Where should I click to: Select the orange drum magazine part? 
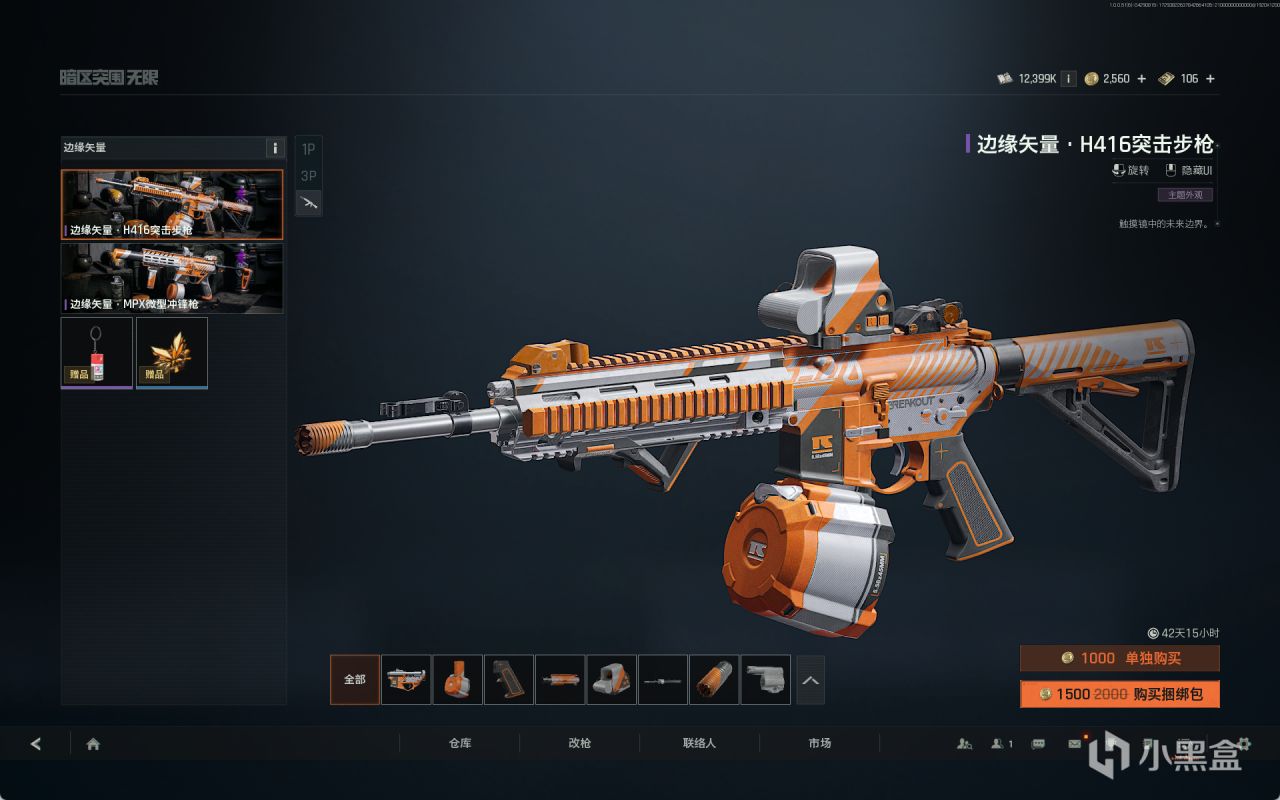(458, 680)
